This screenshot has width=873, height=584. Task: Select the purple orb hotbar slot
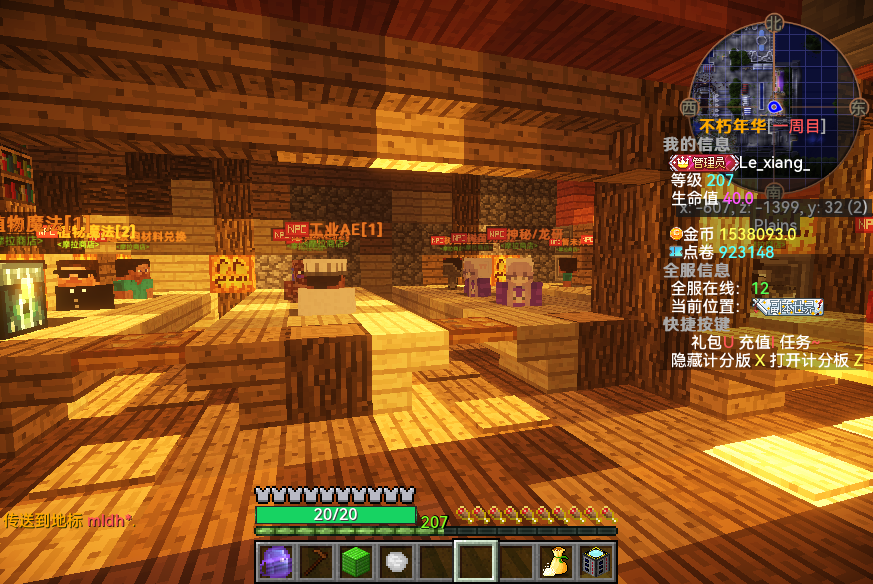point(275,561)
